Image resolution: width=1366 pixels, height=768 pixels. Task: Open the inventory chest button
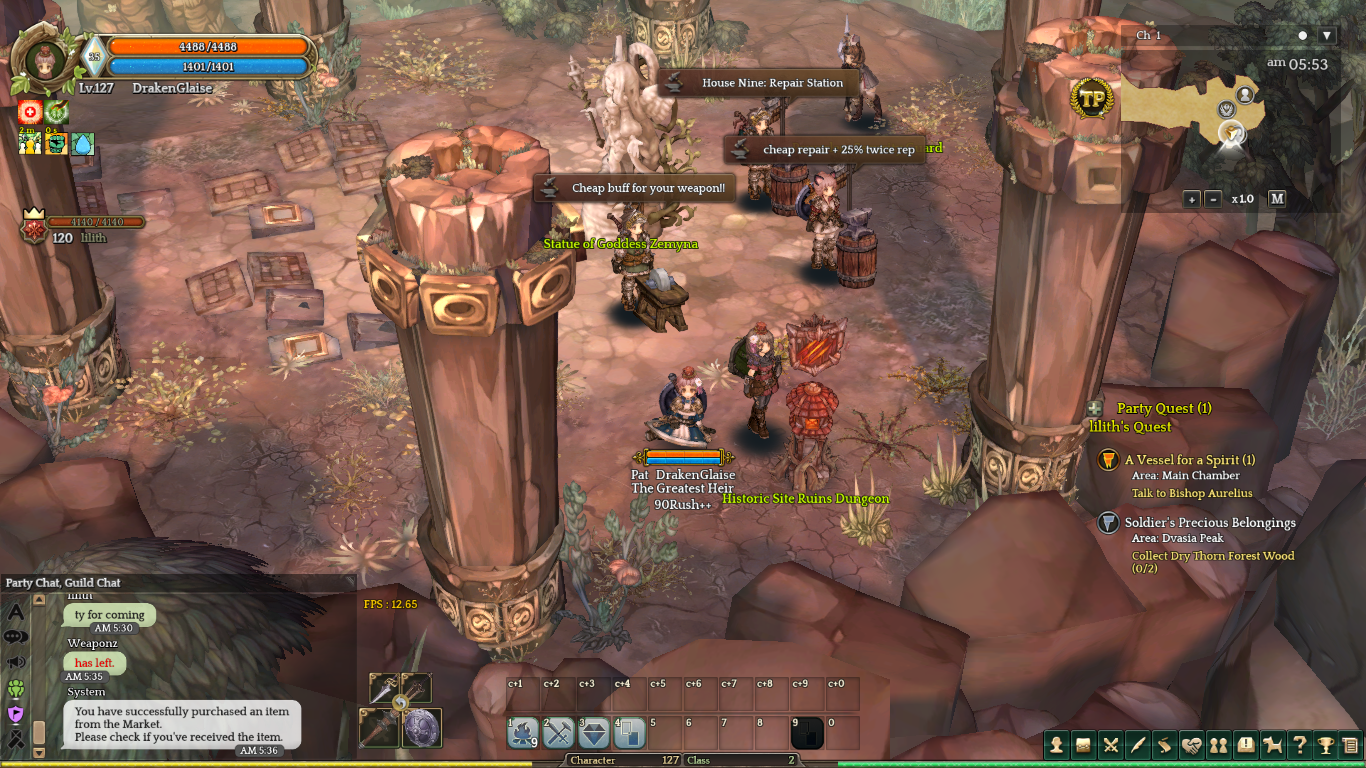pyautogui.click(x=1084, y=745)
